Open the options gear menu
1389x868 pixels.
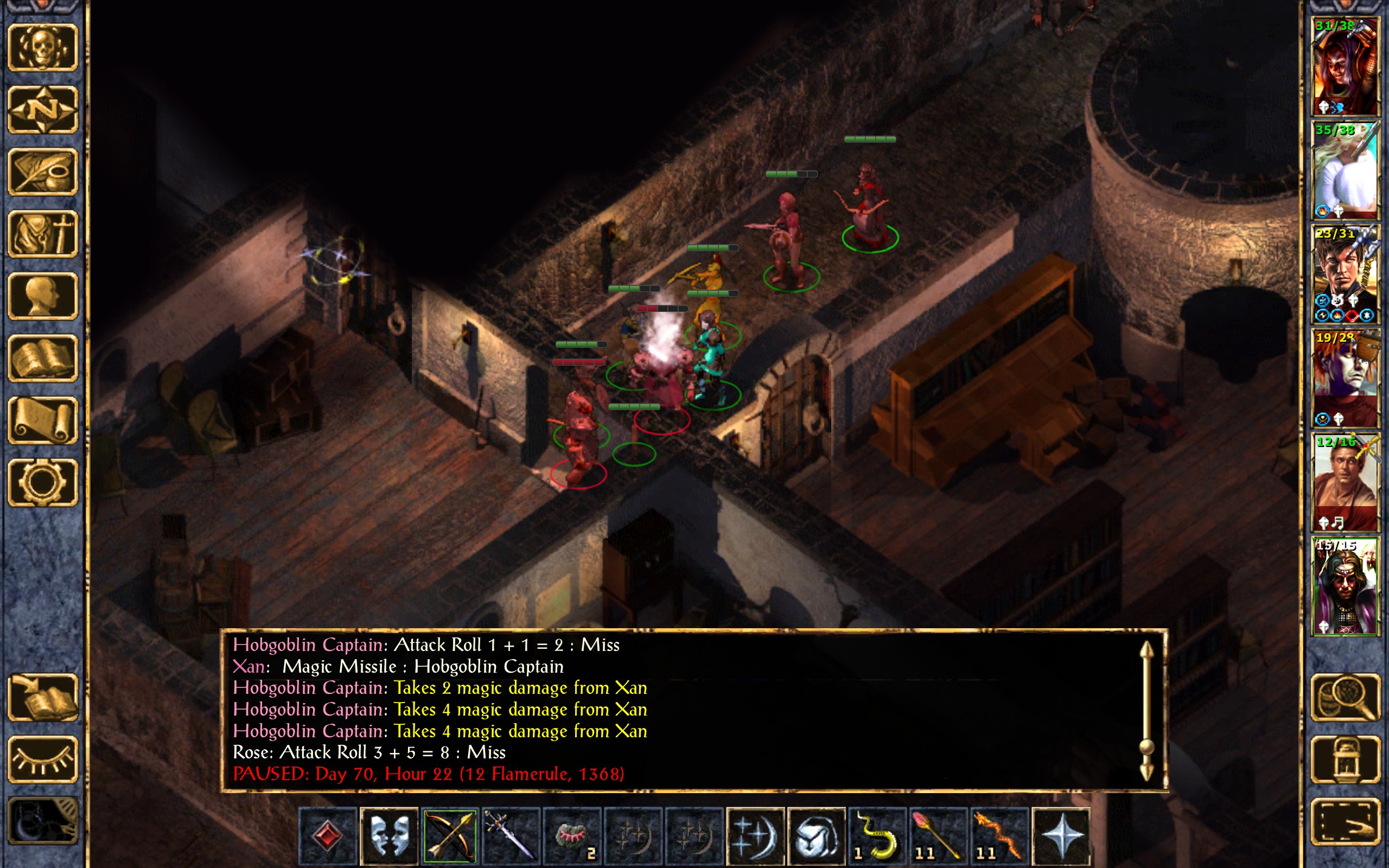43,482
